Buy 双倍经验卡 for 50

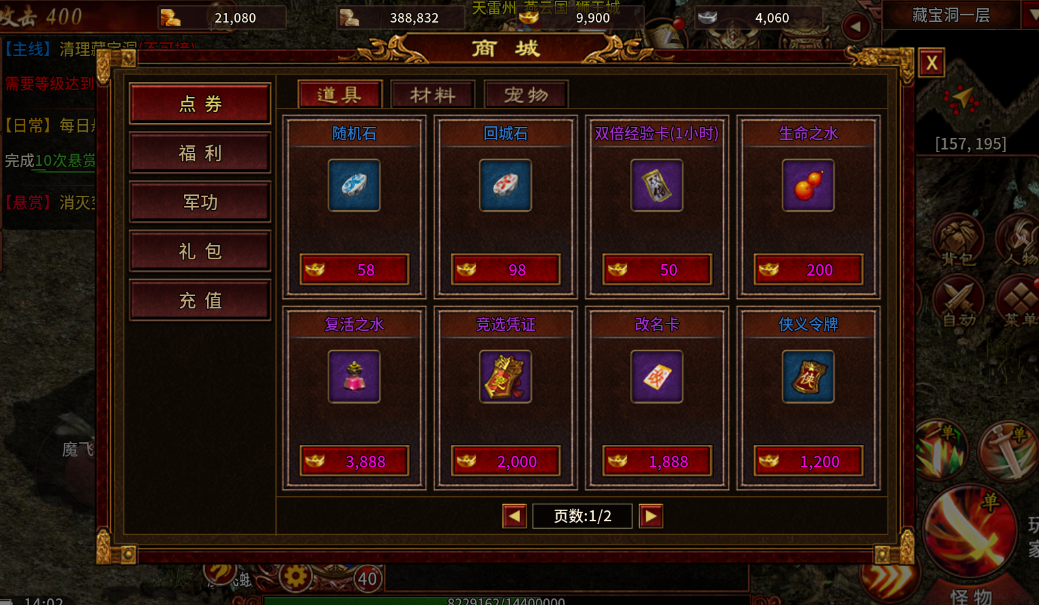coord(657,270)
